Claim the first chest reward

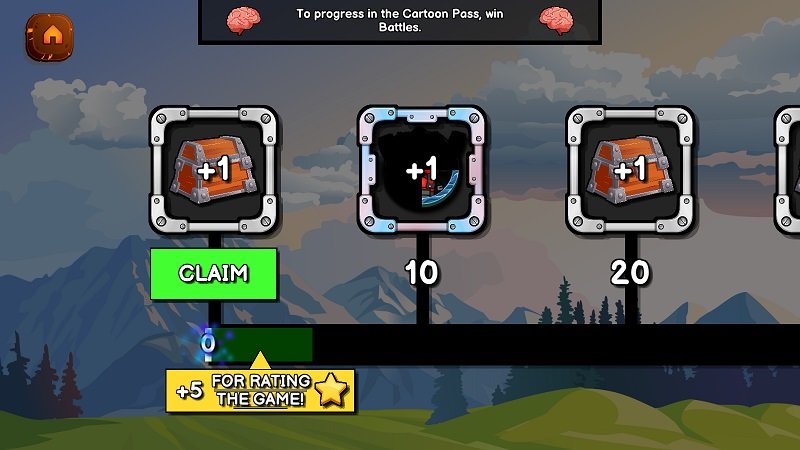[213, 273]
